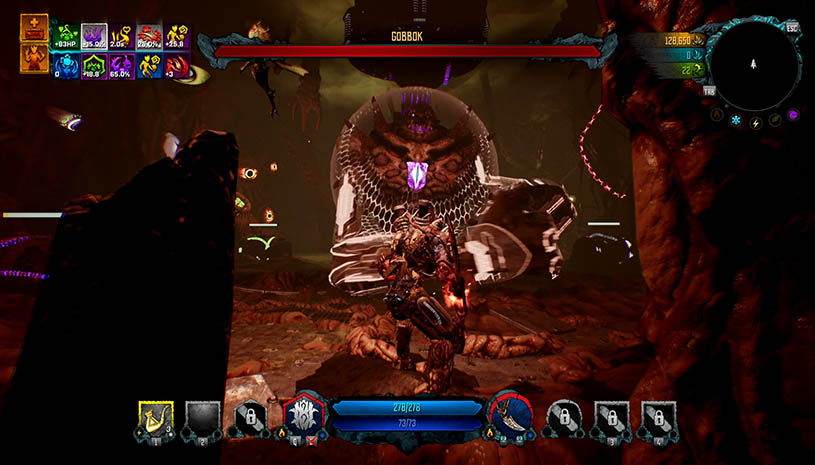815x465 pixels.
Task: Select the curved blade weapon icon
Action: [508, 414]
